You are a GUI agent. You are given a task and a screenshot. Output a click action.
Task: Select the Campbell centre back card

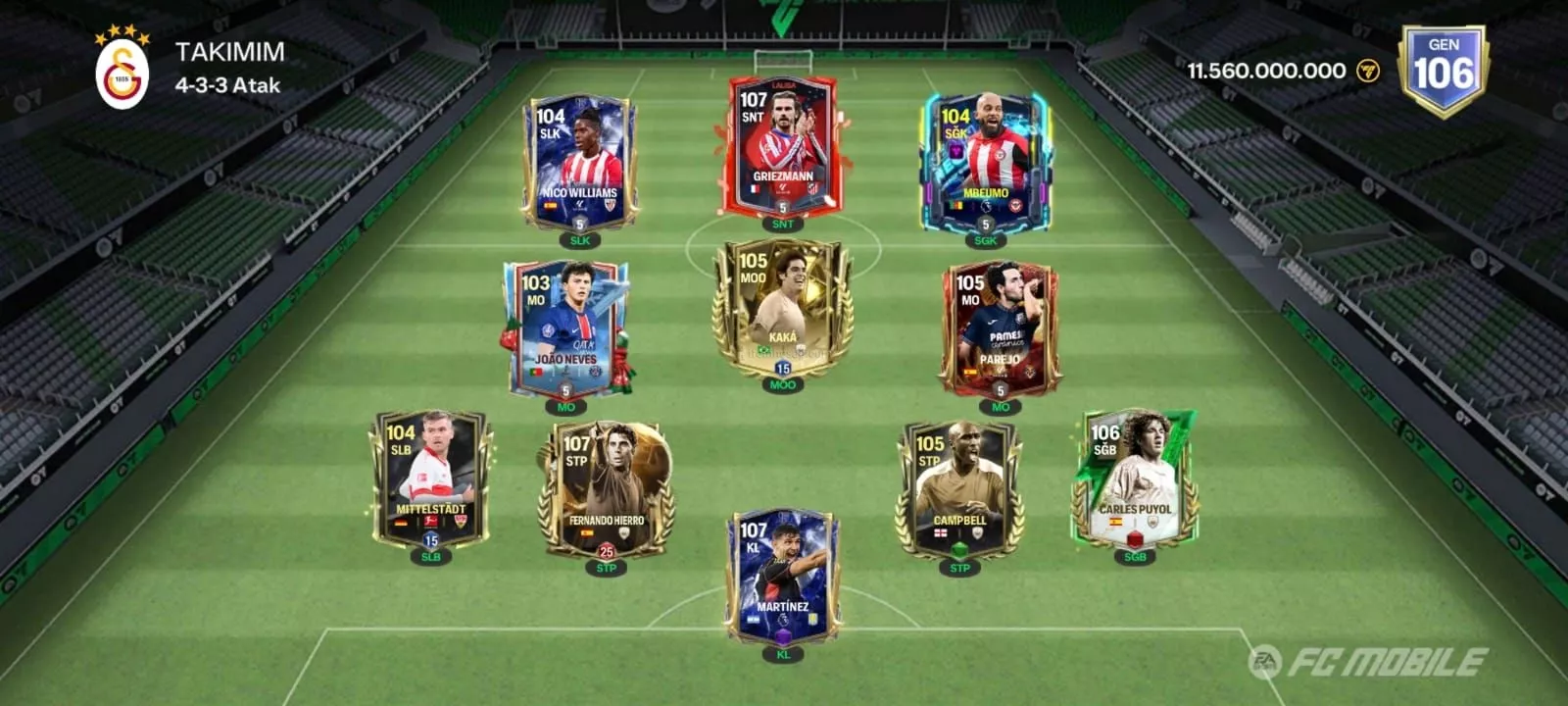coord(959,490)
